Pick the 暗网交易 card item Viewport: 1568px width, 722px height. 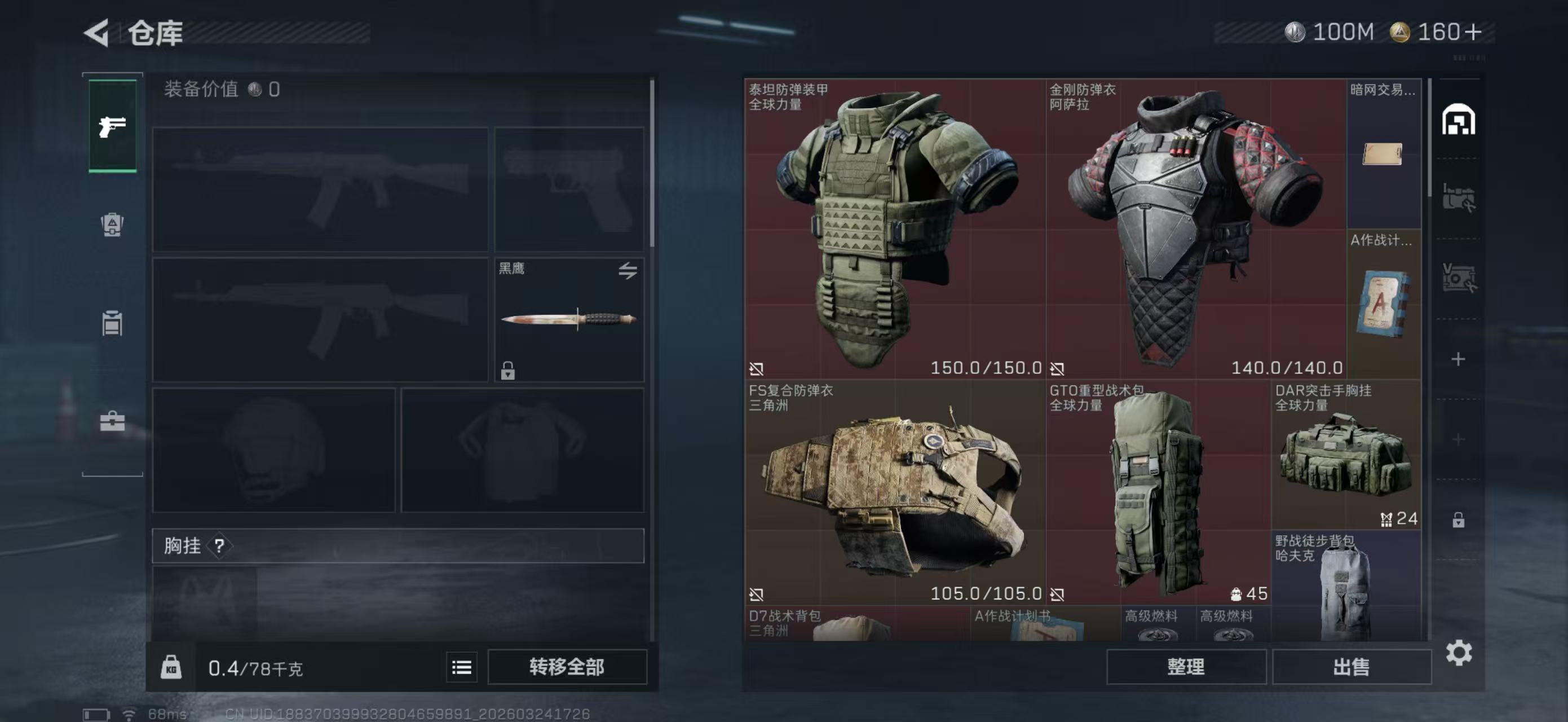[x=1383, y=153]
